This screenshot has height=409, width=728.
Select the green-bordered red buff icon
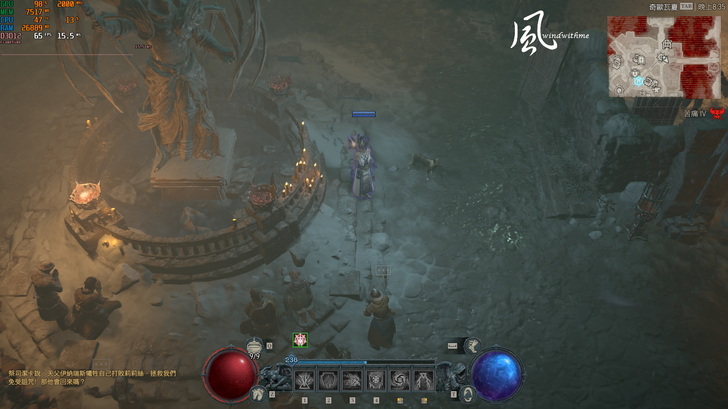298,341
